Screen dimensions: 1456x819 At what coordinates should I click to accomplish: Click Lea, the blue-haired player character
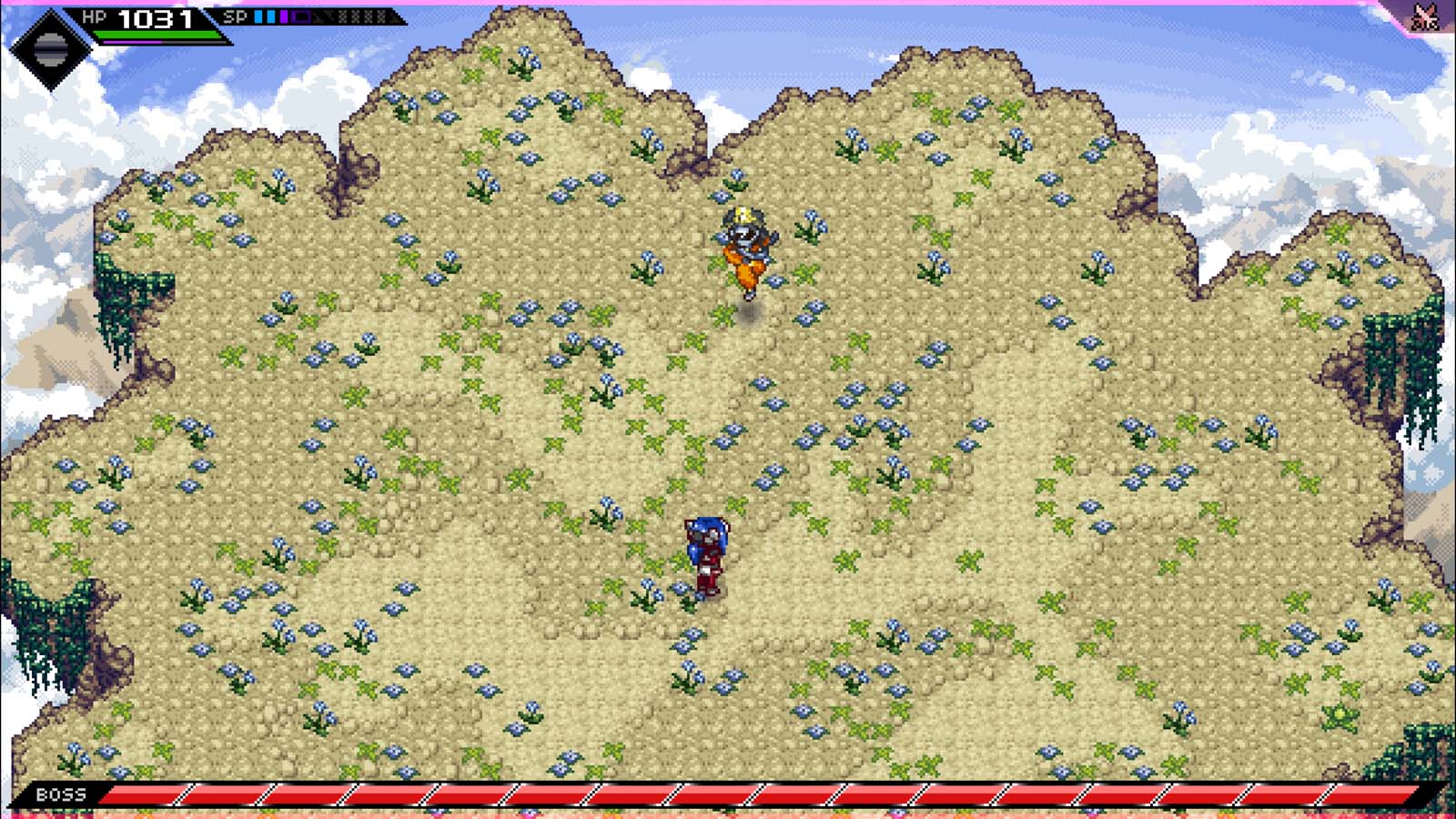point(705,551)
